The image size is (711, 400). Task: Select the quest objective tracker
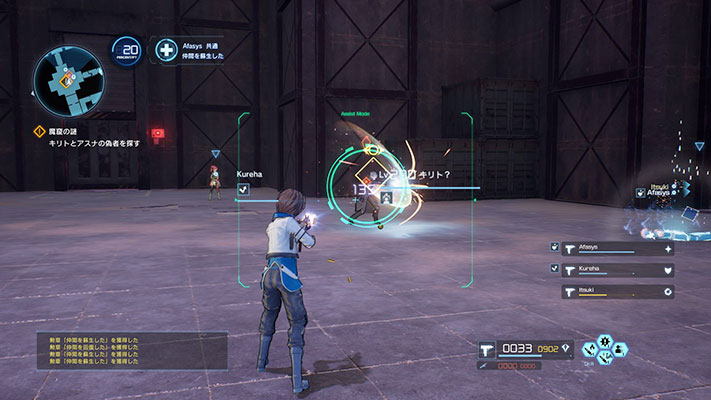[90, 137]
